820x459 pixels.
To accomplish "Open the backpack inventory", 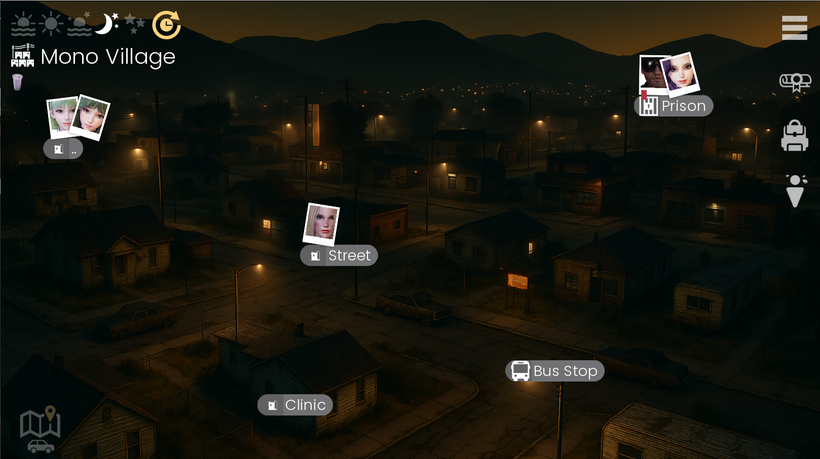I will click(x=795, y=136).
